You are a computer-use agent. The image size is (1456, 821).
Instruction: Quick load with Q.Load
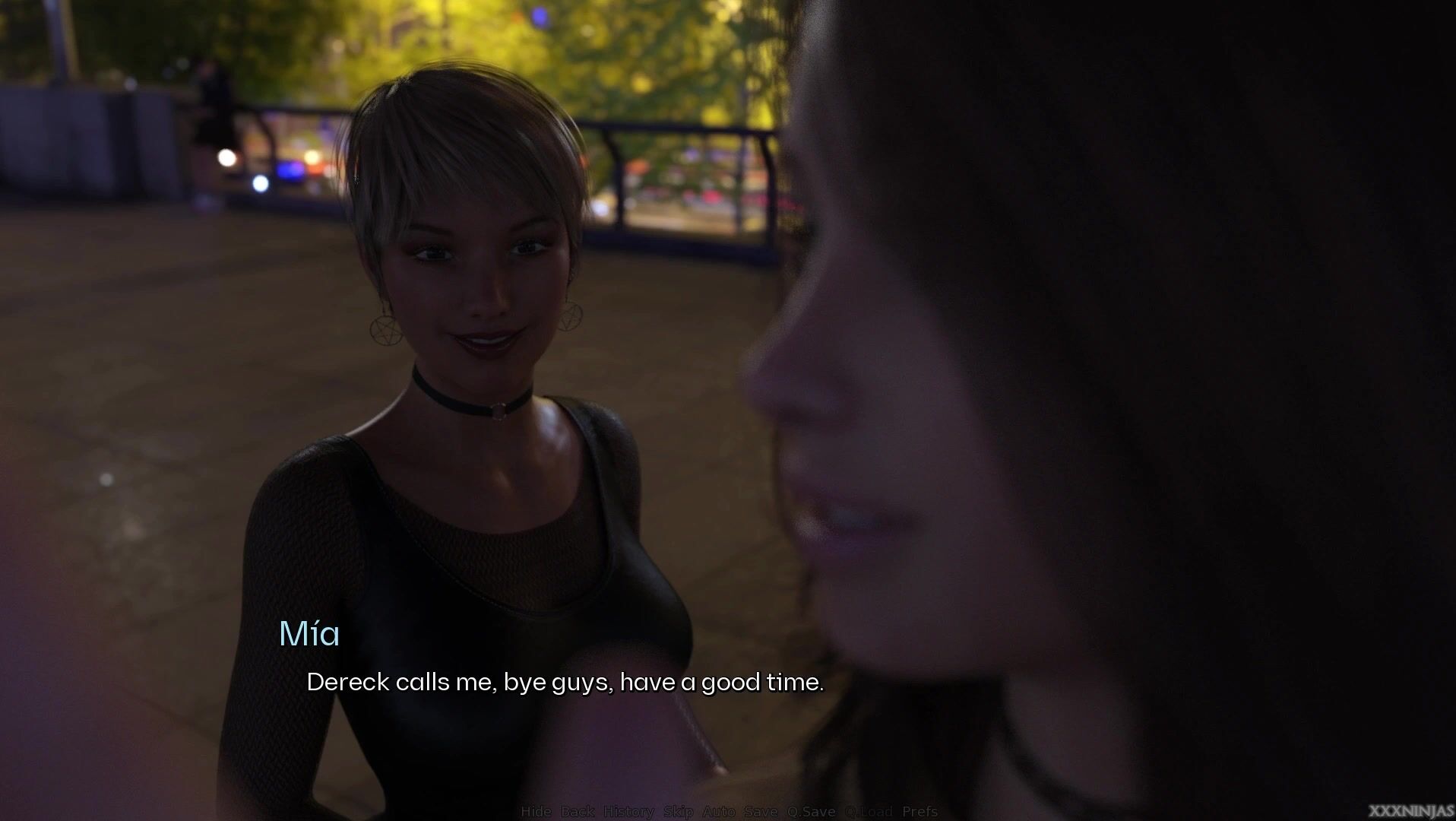[x=869, y=812]
